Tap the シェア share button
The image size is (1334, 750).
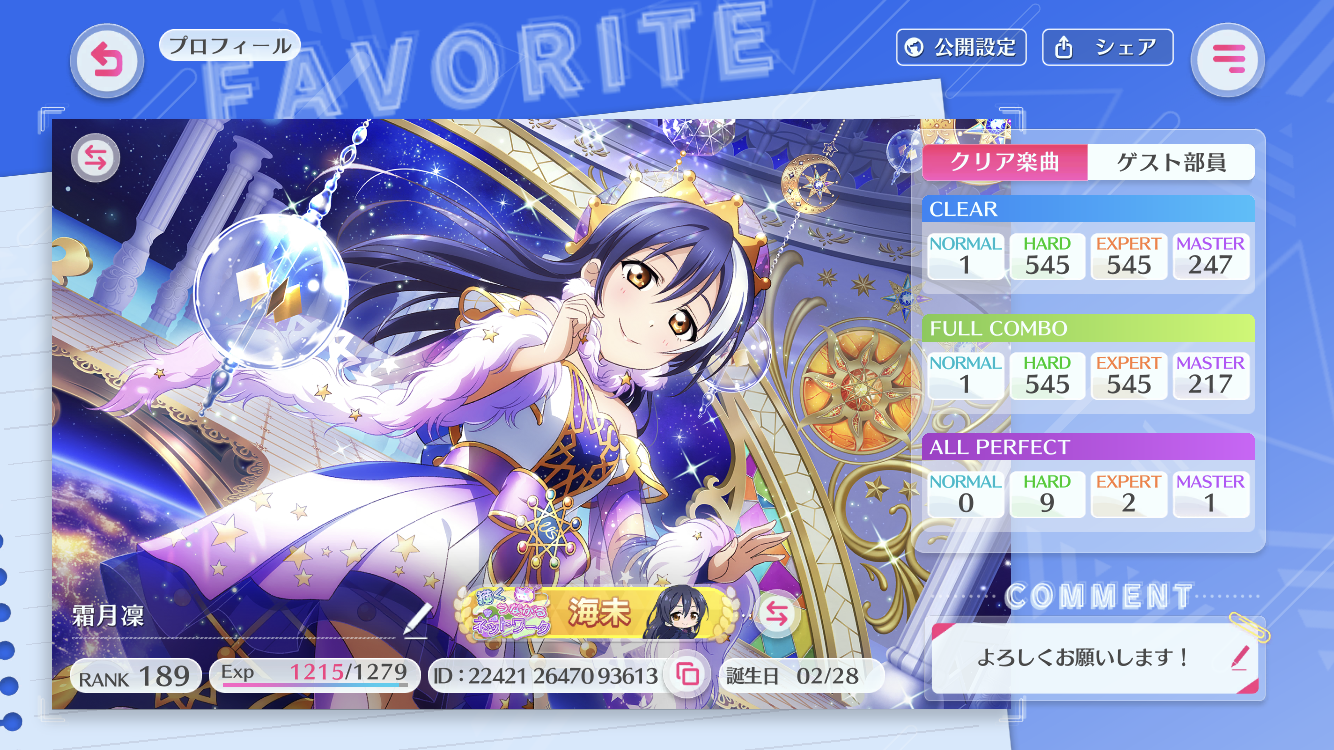[x=1107, y=47]
